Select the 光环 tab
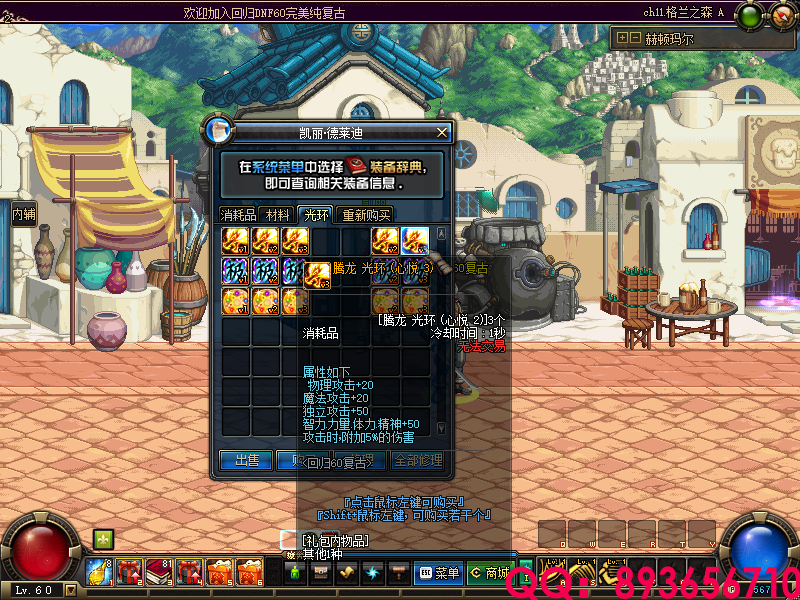The width and height of the screenshot is (800, 600). 316,214
